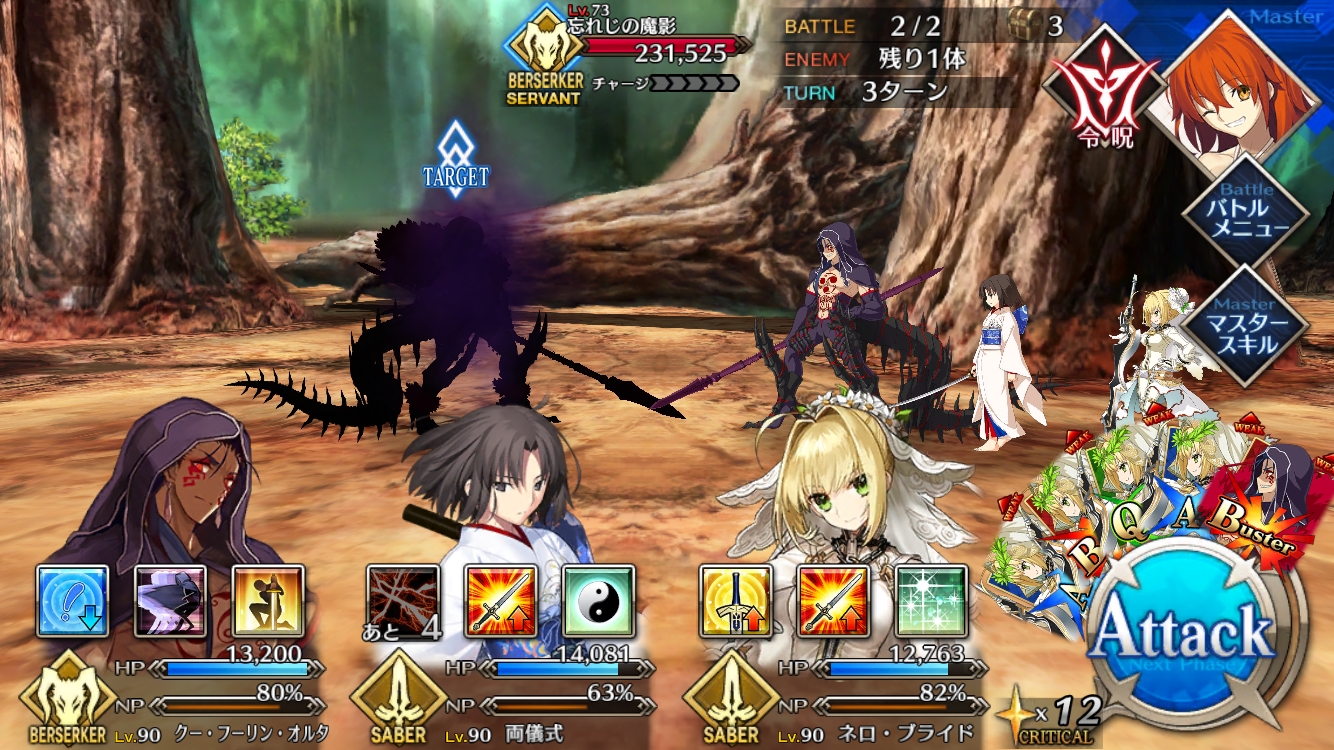The height and width of the screenshot is (750, 1334).
Task: Activate Nero Bride's green sparkle skill
Action: [x=930, y=601]
